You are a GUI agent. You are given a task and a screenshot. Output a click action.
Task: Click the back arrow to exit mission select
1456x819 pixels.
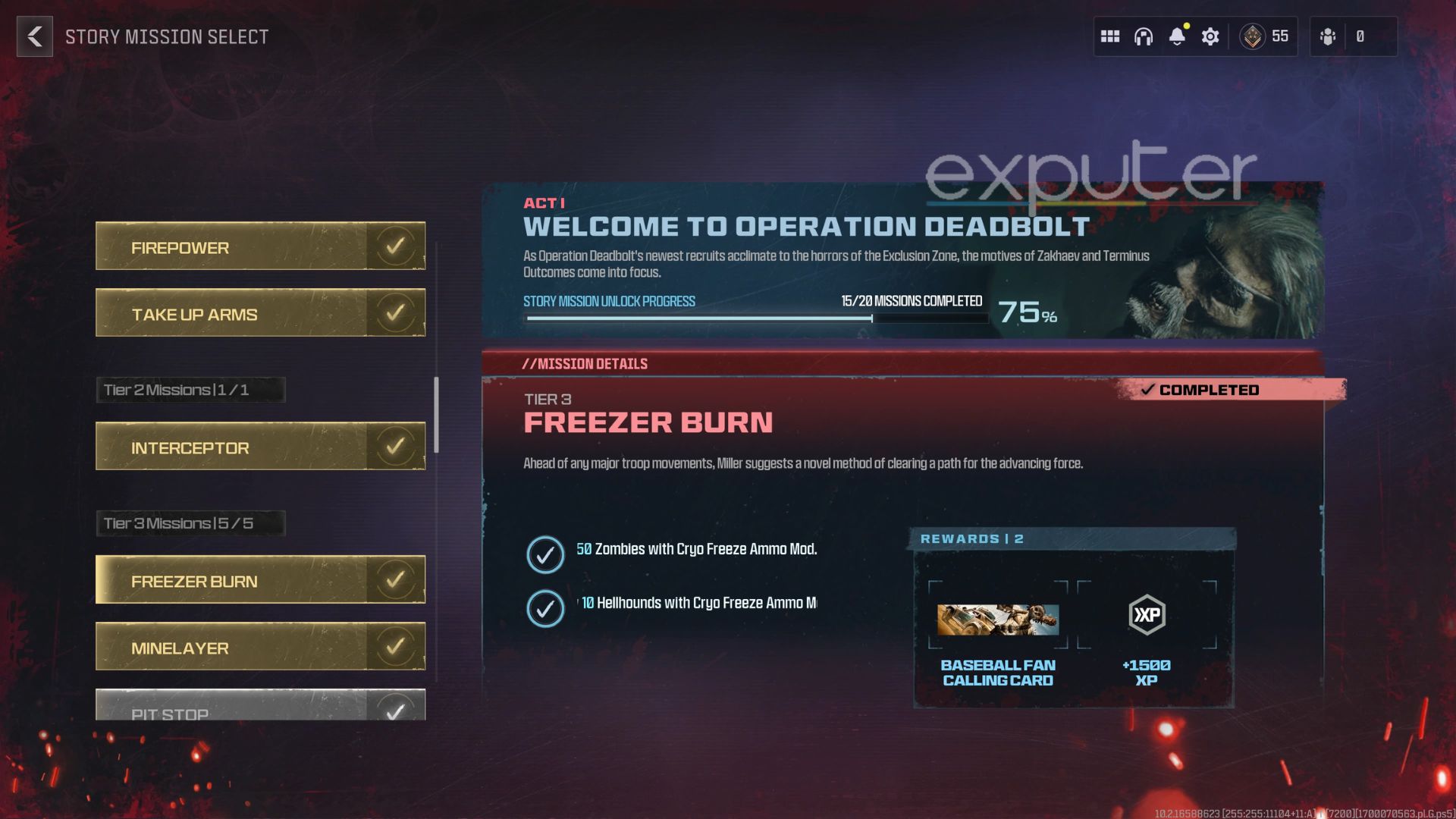(33, 36)
